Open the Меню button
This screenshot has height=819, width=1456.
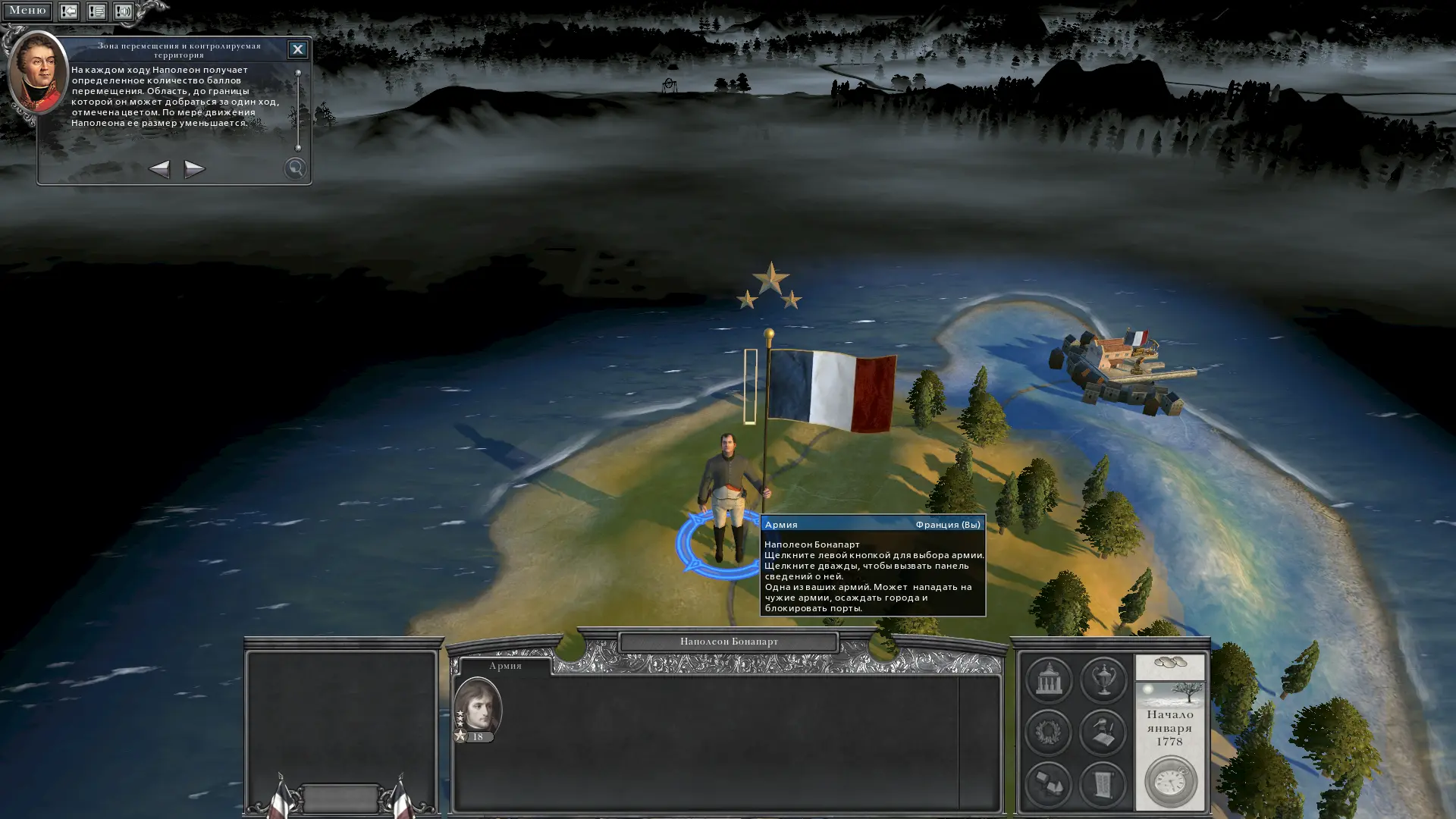tap(27, 11)
